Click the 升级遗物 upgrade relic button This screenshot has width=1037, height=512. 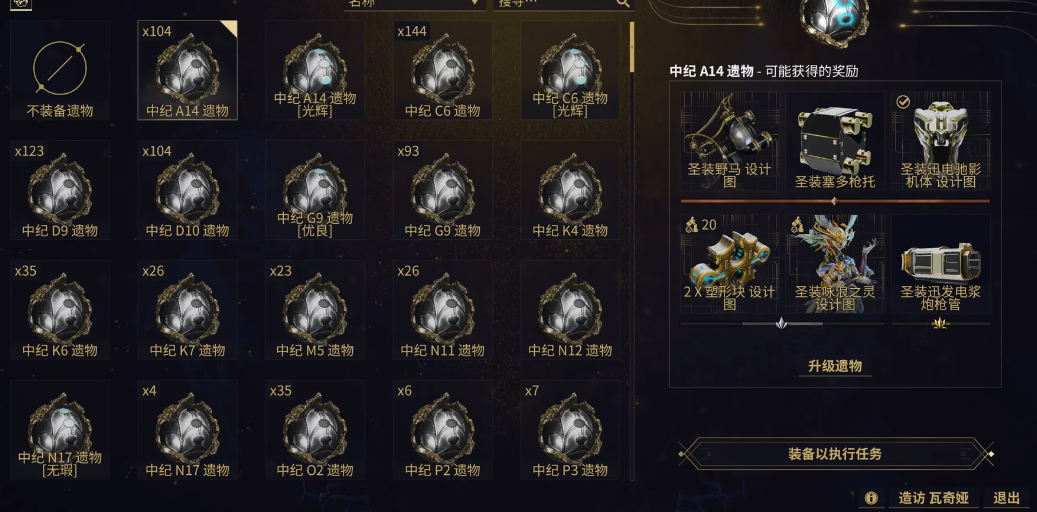click(x=835, y=366)
